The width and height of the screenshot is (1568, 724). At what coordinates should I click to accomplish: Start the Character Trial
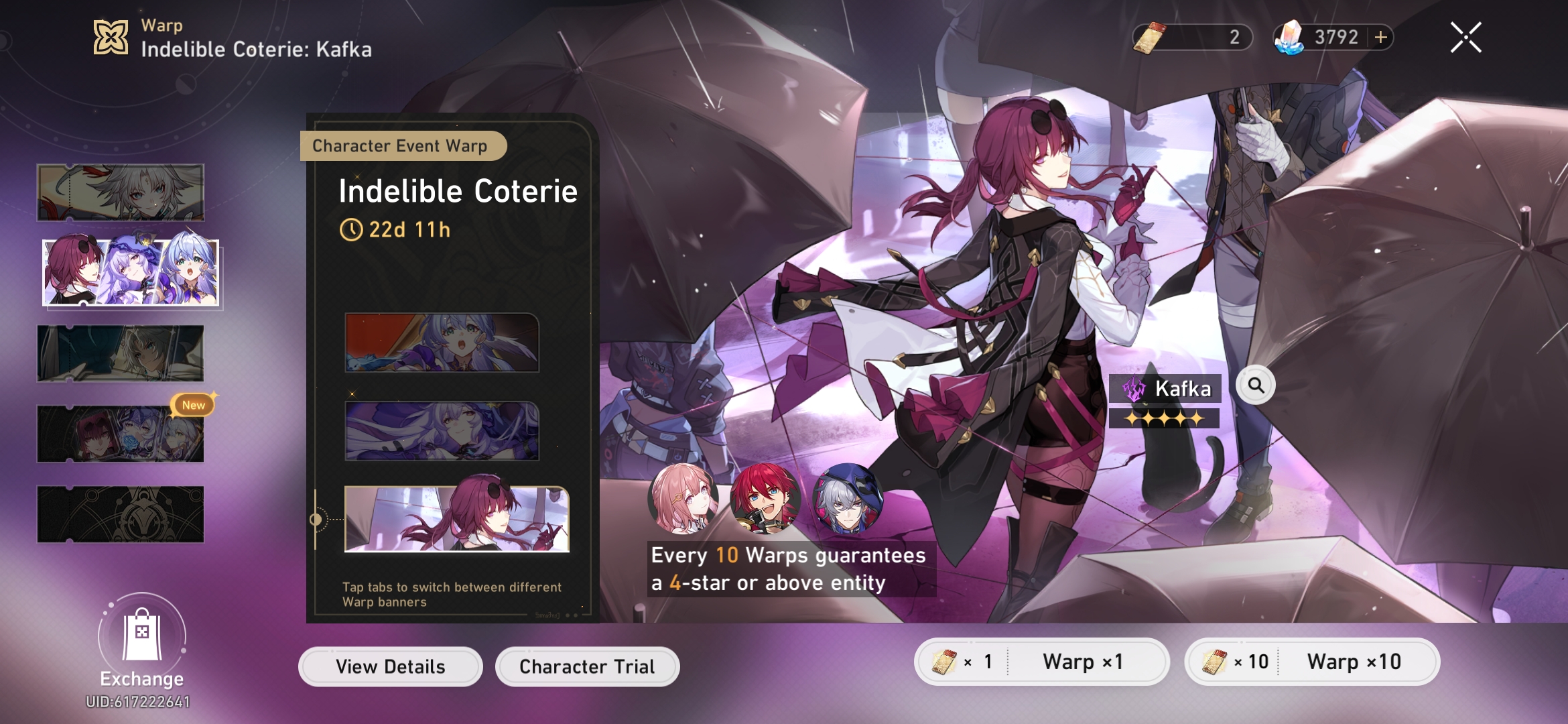click(587, 666)
